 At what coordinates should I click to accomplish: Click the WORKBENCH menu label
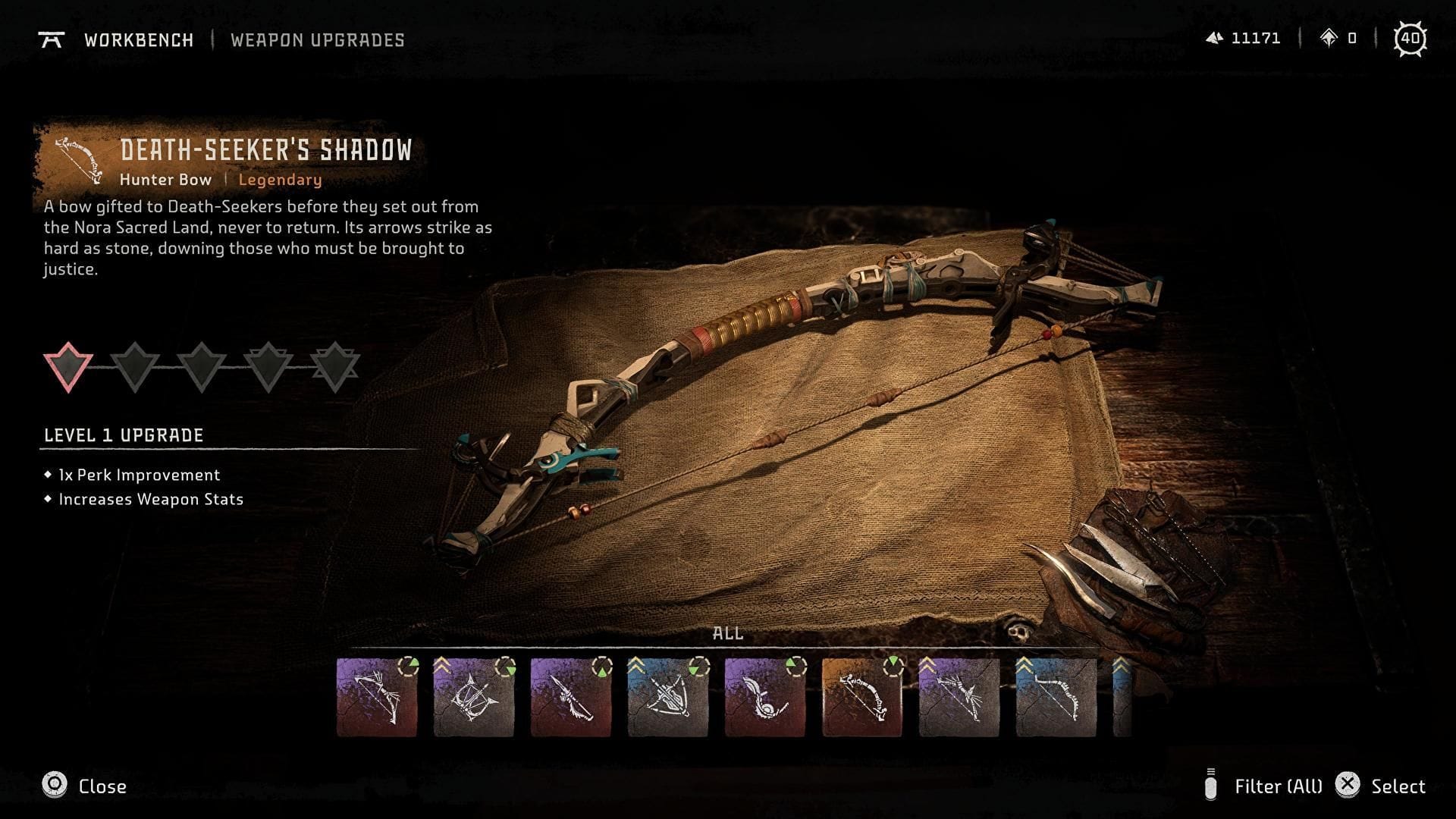click(x=139, y=40)
